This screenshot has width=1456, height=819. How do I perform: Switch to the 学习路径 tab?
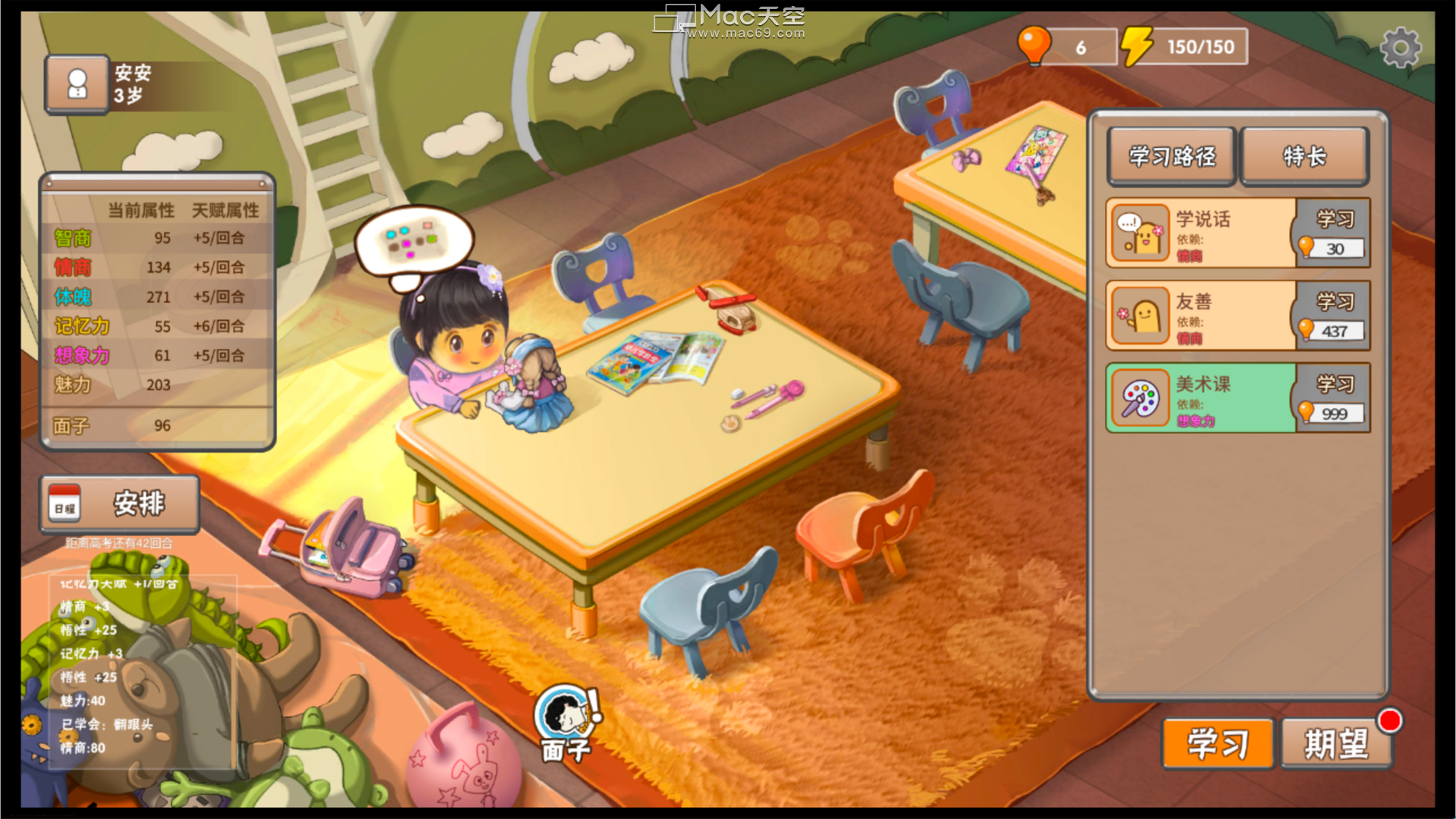[1172, 156]
